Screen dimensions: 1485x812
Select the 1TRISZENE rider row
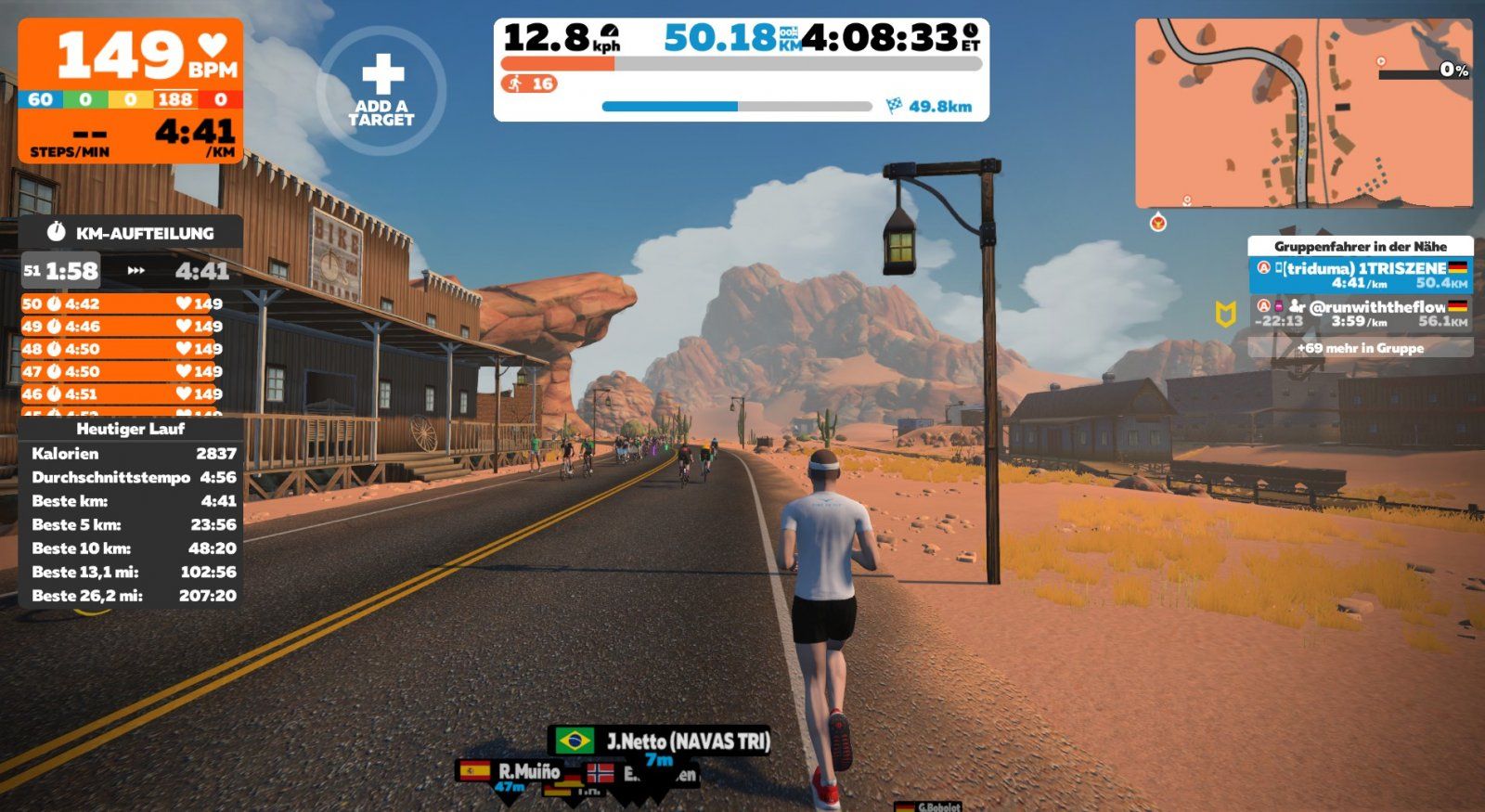coord(1360,276)
